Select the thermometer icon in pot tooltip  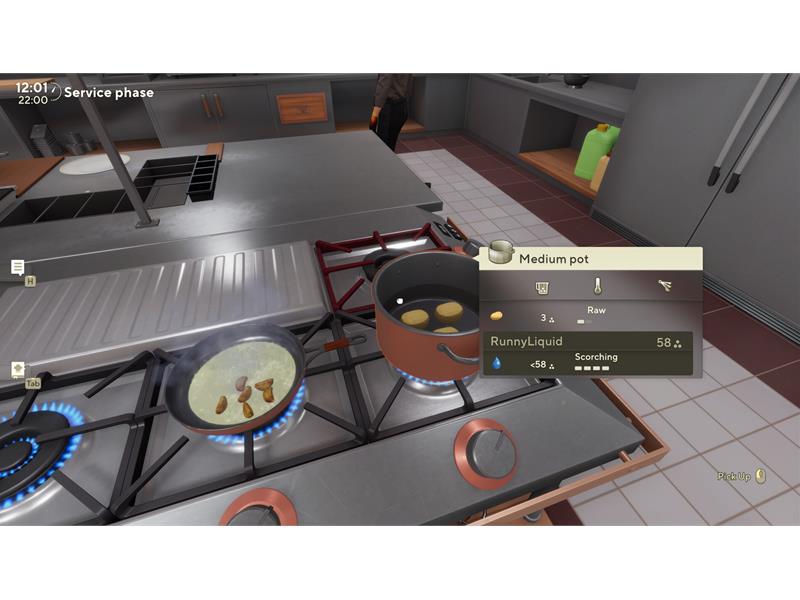click(x=597, y=287)
